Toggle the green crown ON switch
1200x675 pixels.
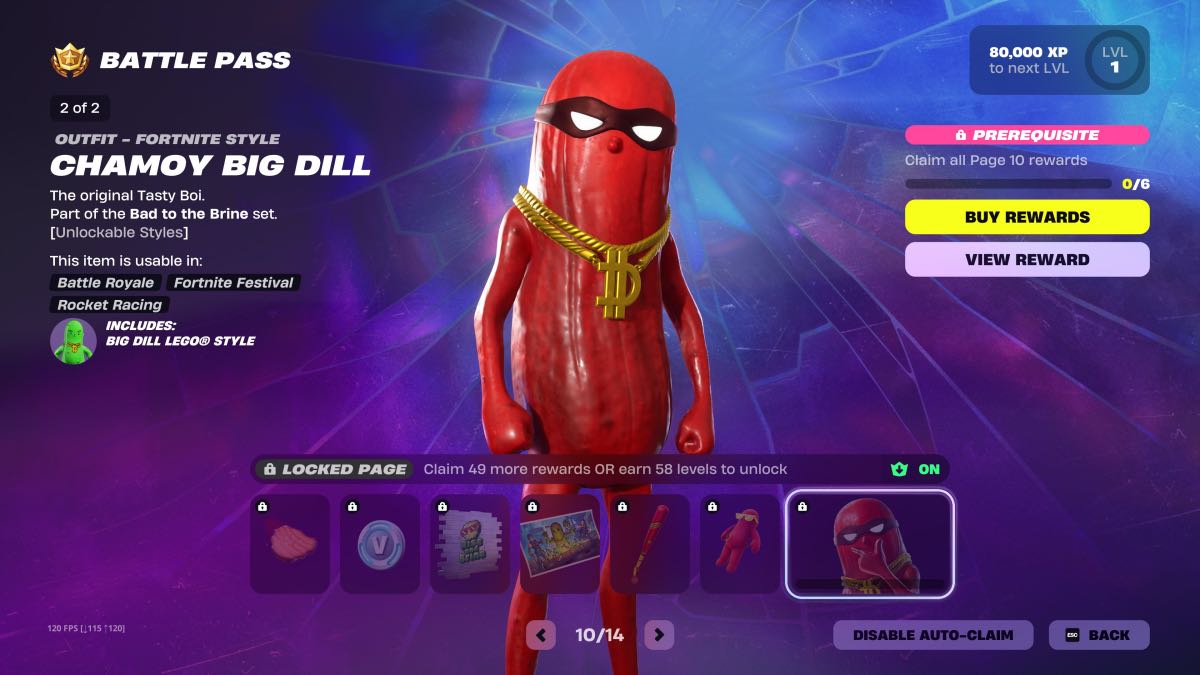click(916, 469)
